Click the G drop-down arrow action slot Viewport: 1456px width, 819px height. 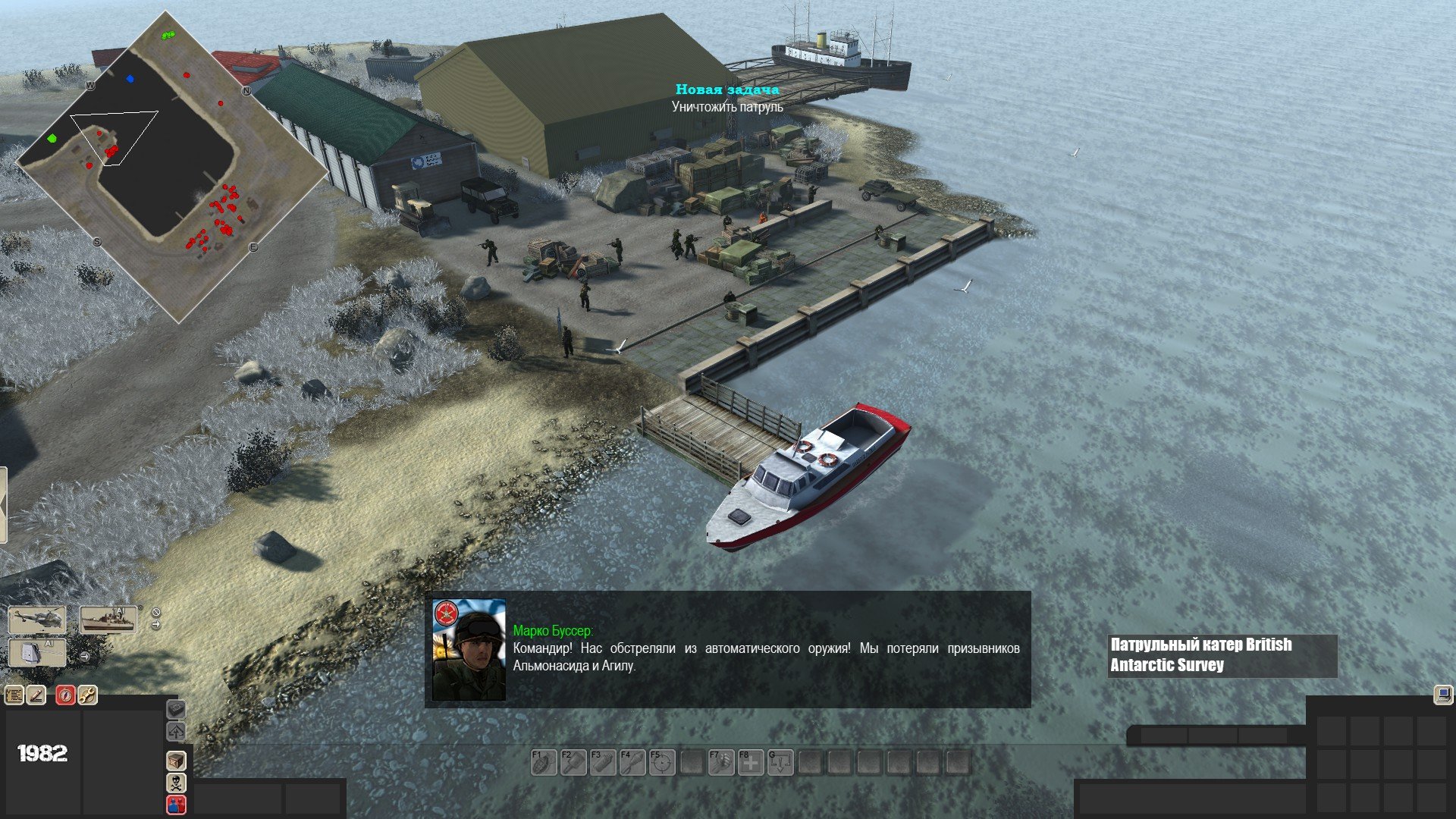point(780,762)
